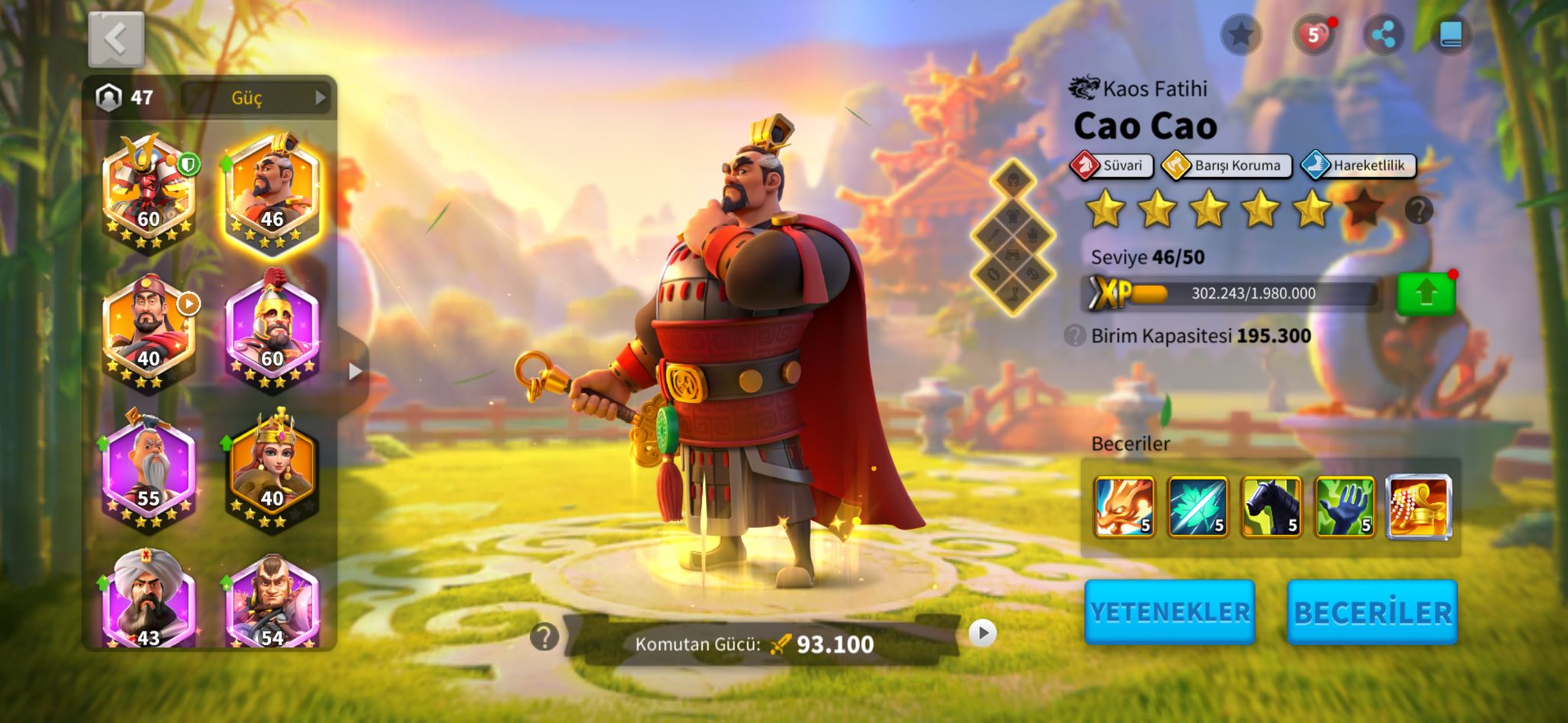Click the green XP upgrade arrow
The image size is (1568, 723).
(1425, 293)
